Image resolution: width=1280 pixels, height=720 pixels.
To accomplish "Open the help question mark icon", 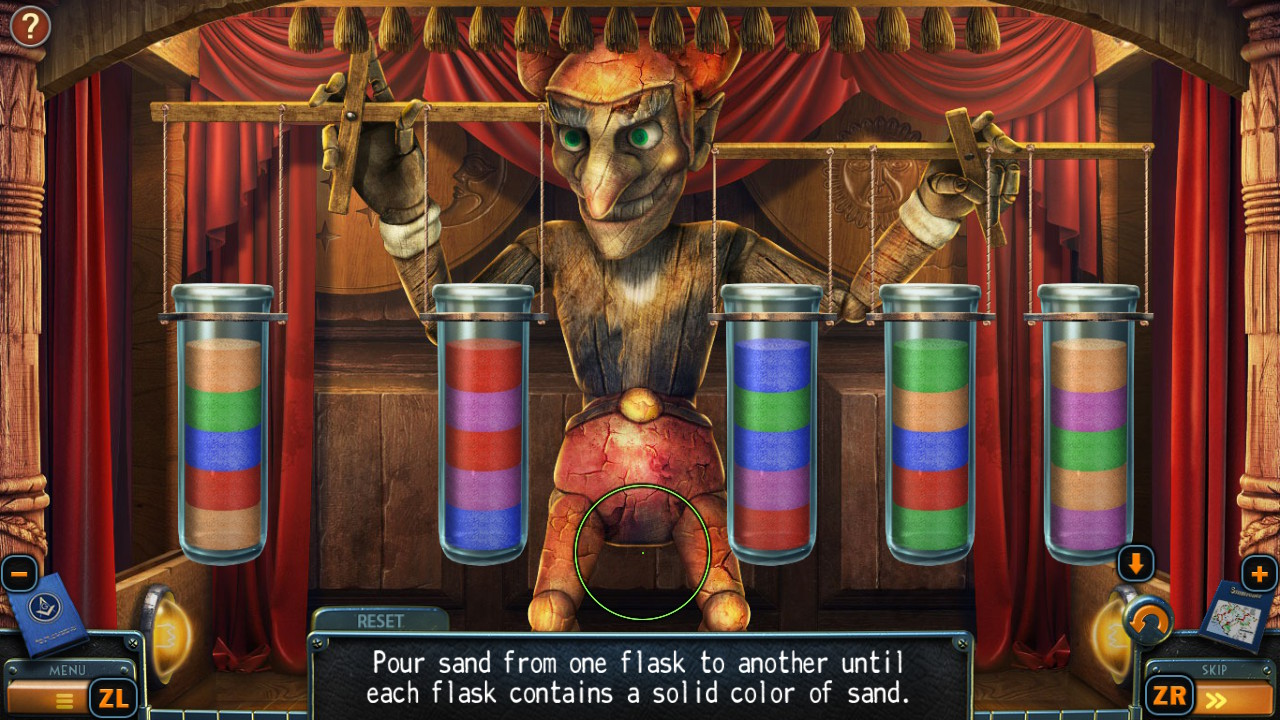I will click(x=30, y=26).
